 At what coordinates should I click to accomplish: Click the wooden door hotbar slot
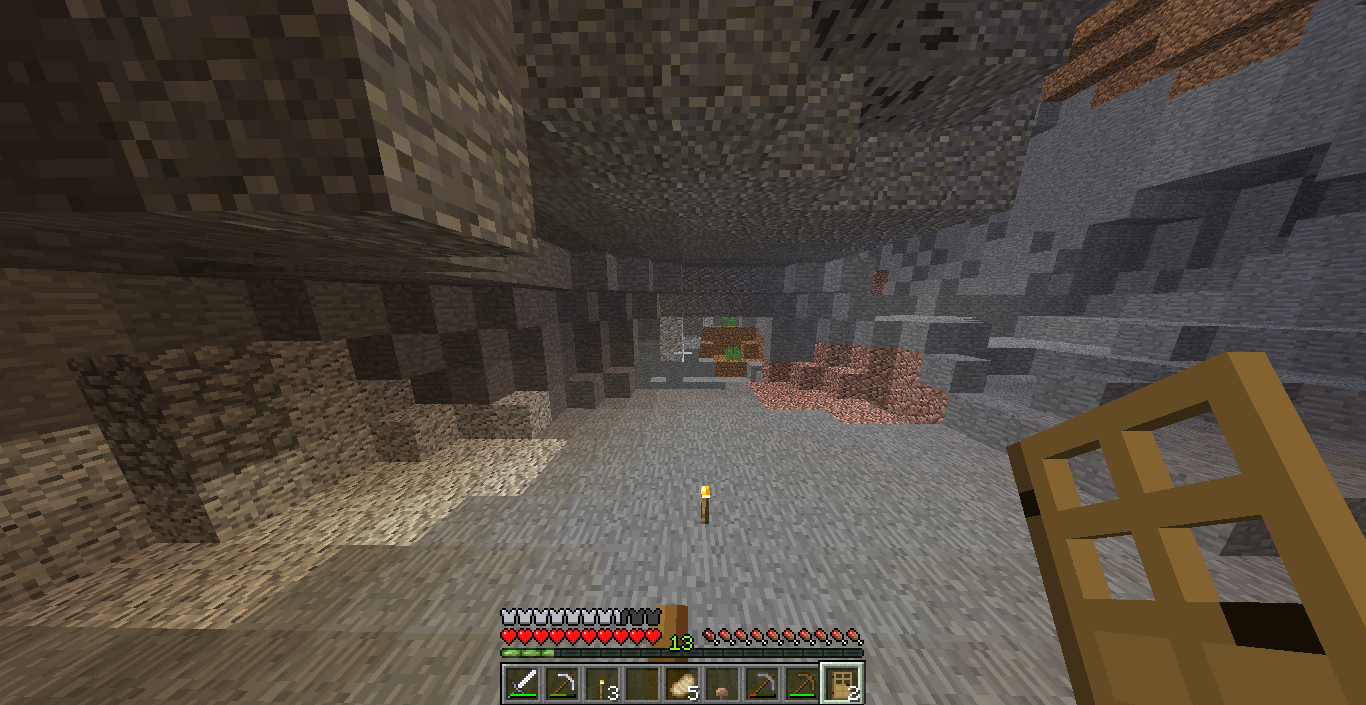842,684
